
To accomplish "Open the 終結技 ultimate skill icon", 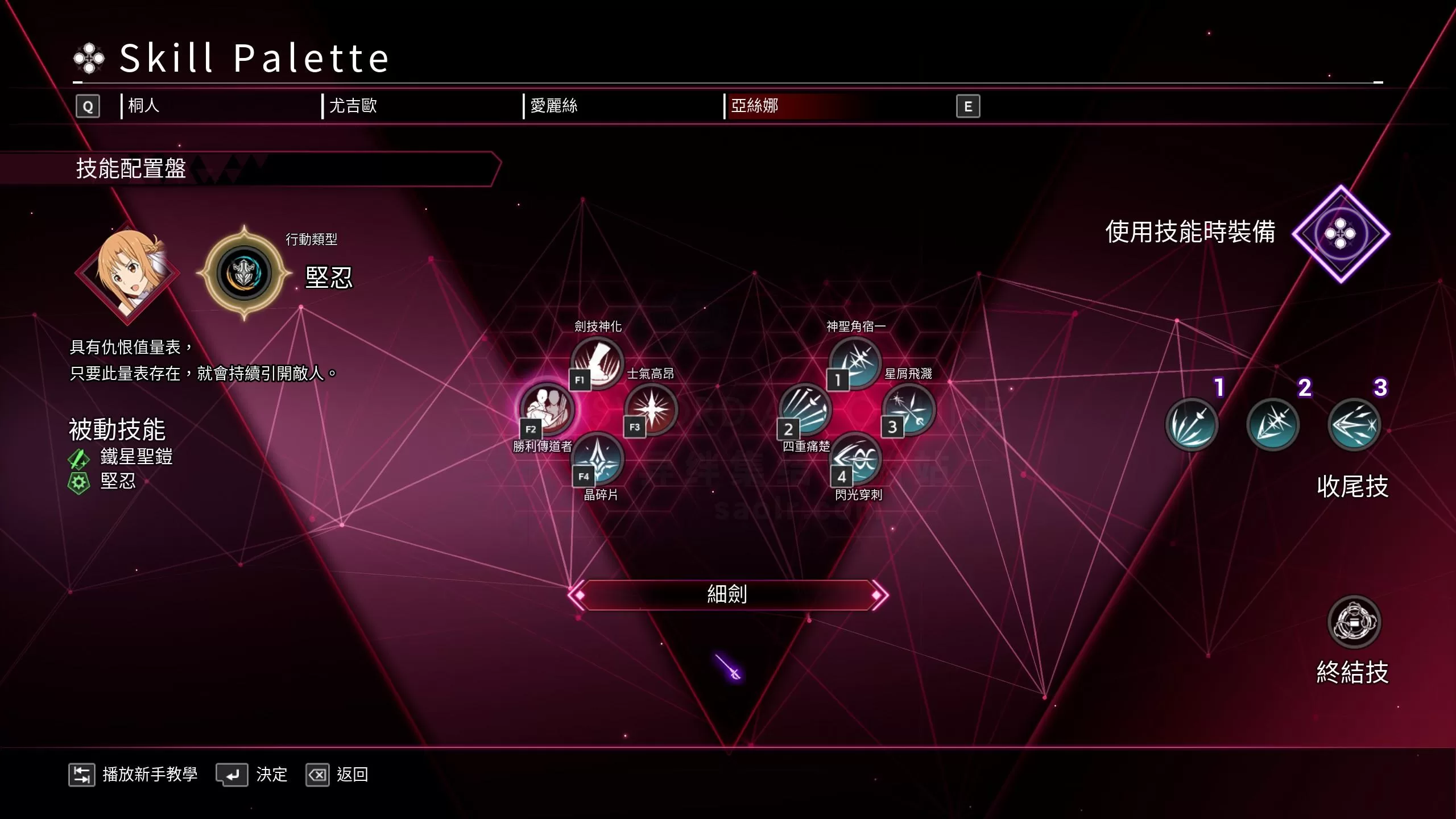I will coord(1354,622).
